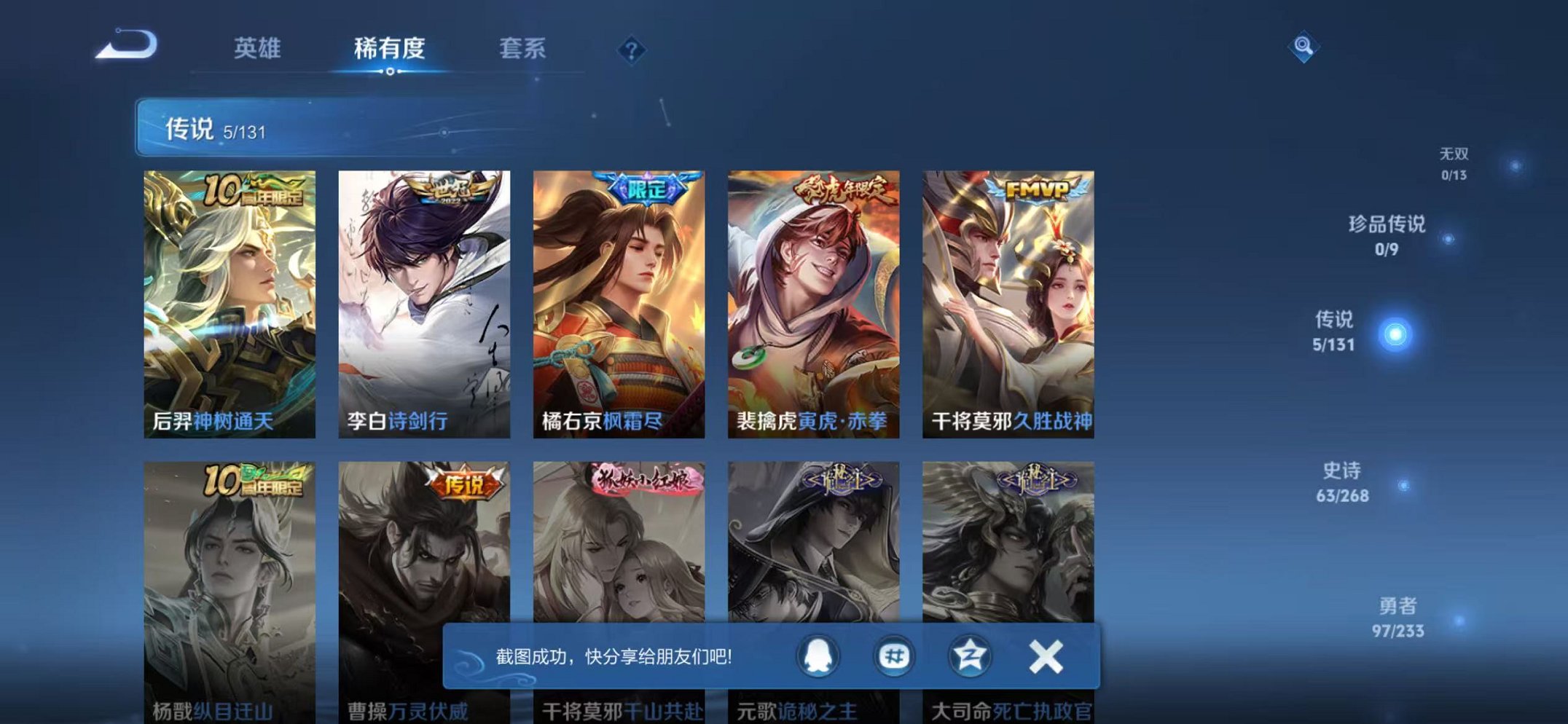Share the screenshot to QZone

click(971, 655)
